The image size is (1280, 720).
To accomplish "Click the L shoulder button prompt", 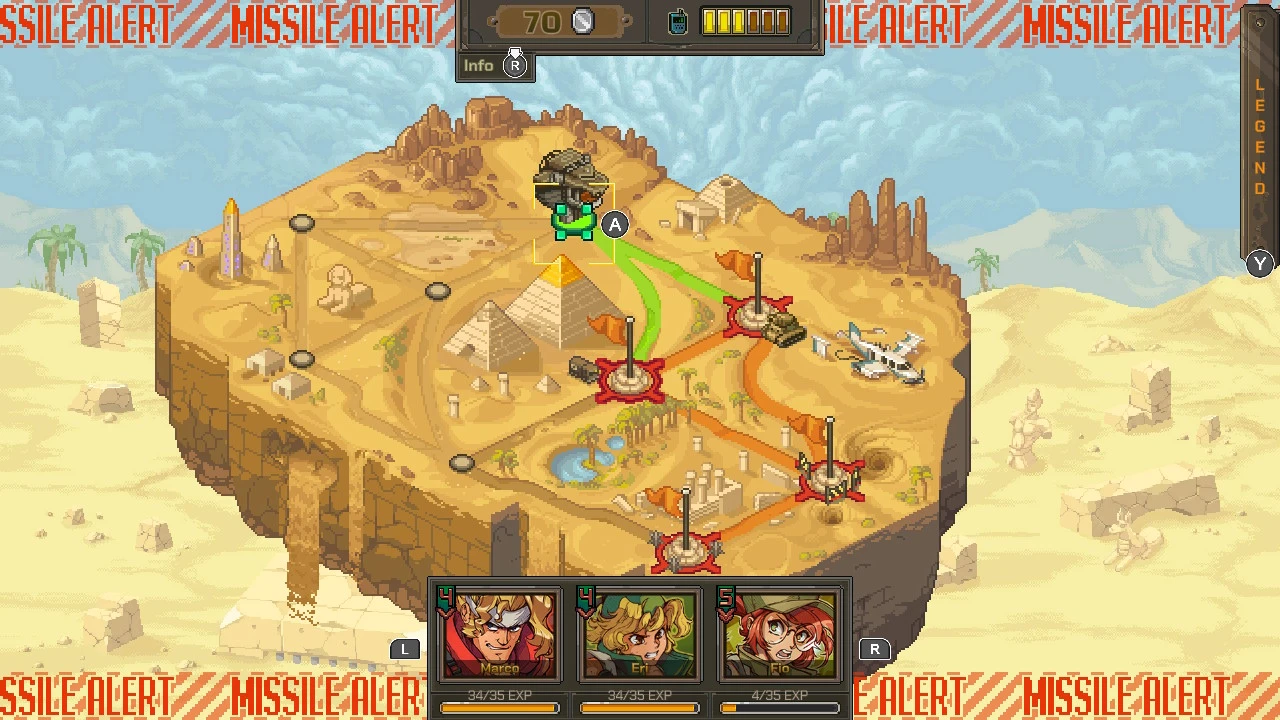I will pyautogui.click(x=405, y=648).
